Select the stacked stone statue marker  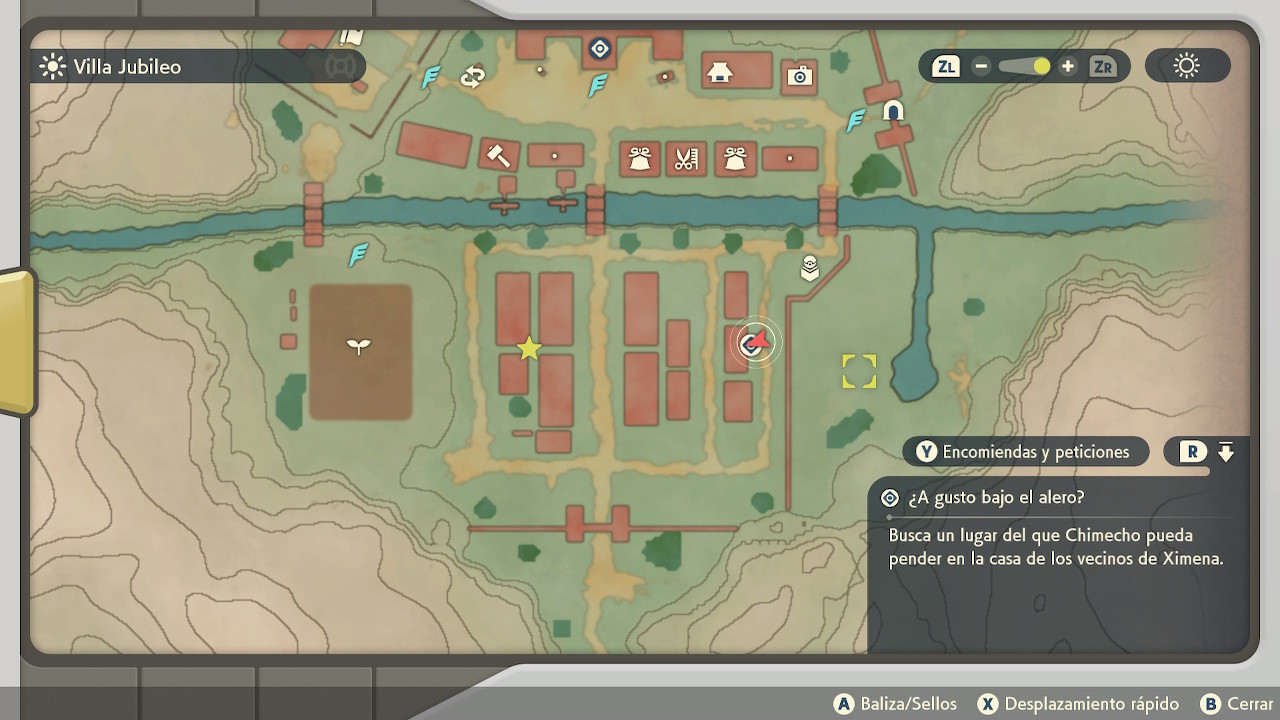(810, 268)
